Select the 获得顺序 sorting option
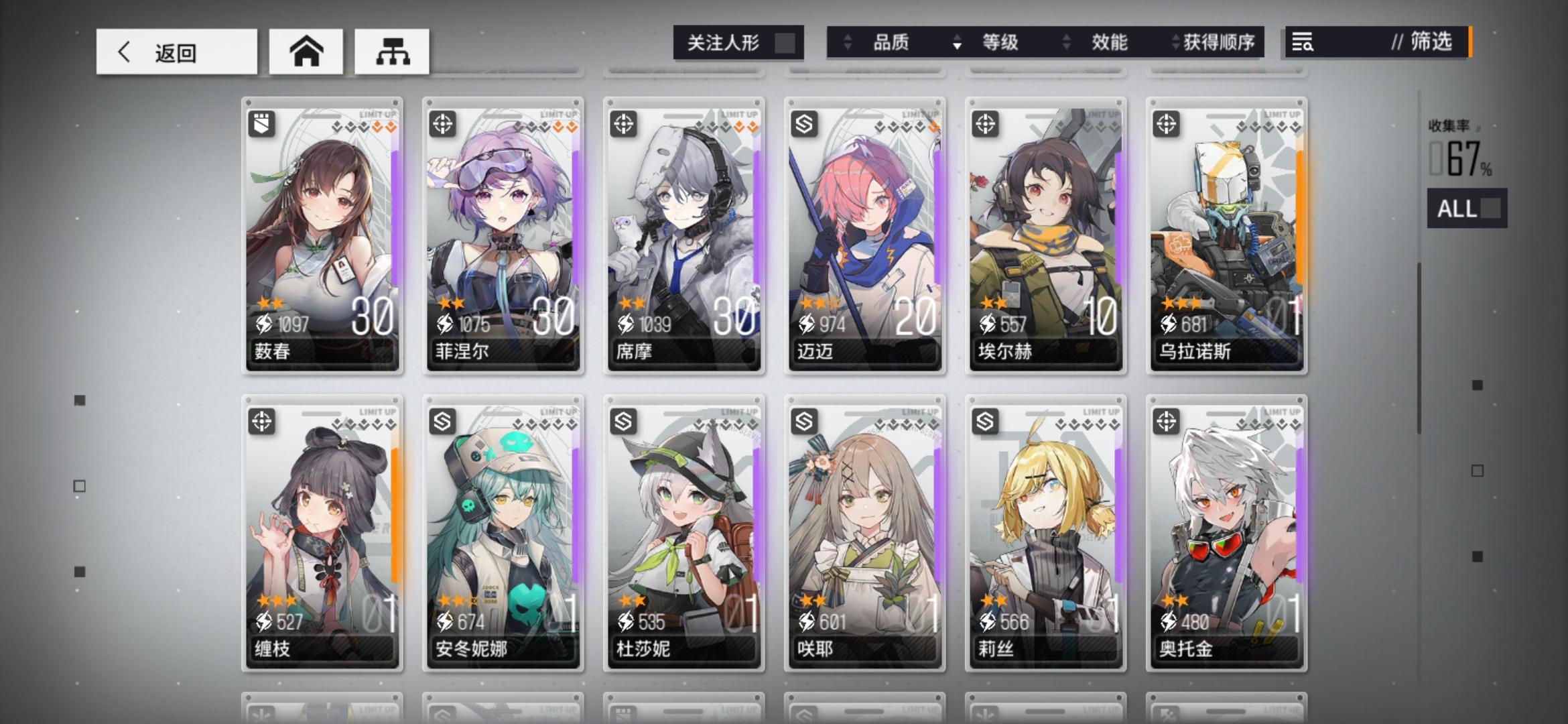This screenshot has width=1568, height=724. tap(1217, 42)
